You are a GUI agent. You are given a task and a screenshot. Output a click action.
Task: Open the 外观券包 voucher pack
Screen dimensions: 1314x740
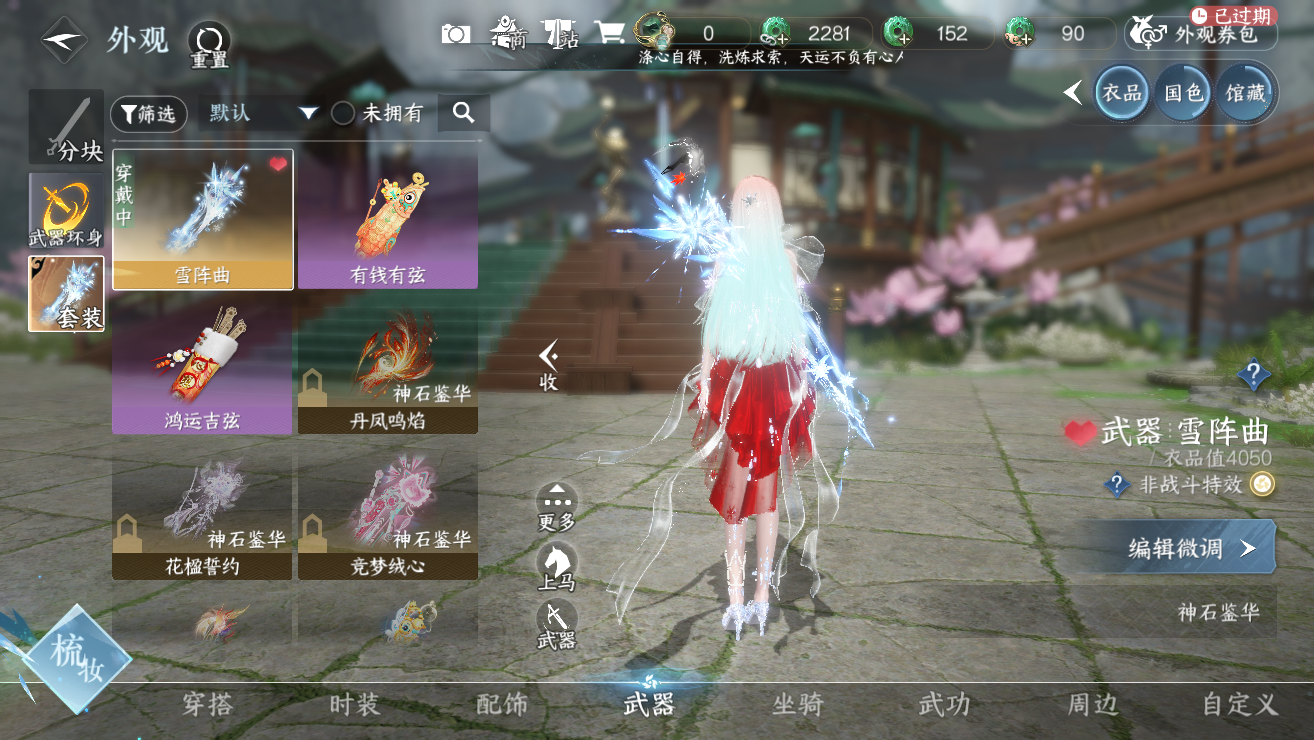coord(1201,35)
